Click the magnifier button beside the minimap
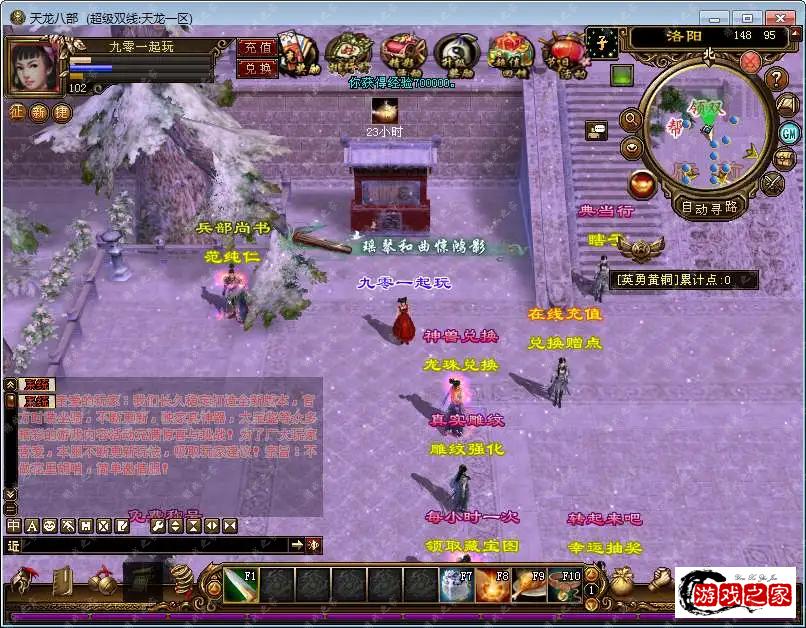 click(631, 119)
